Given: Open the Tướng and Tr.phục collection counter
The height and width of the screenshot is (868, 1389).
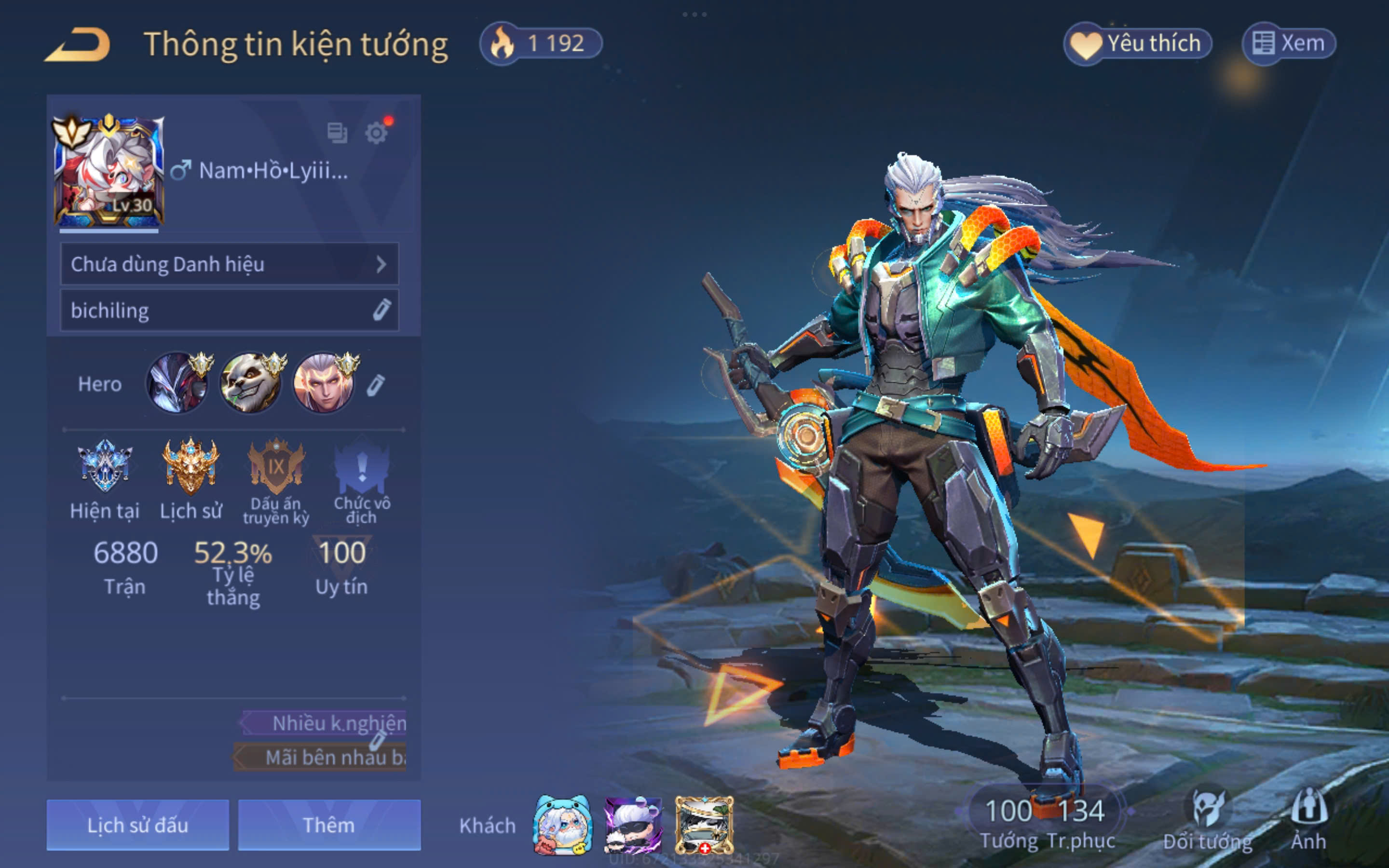Looking at the screenshot, I should click(1045, 820).
